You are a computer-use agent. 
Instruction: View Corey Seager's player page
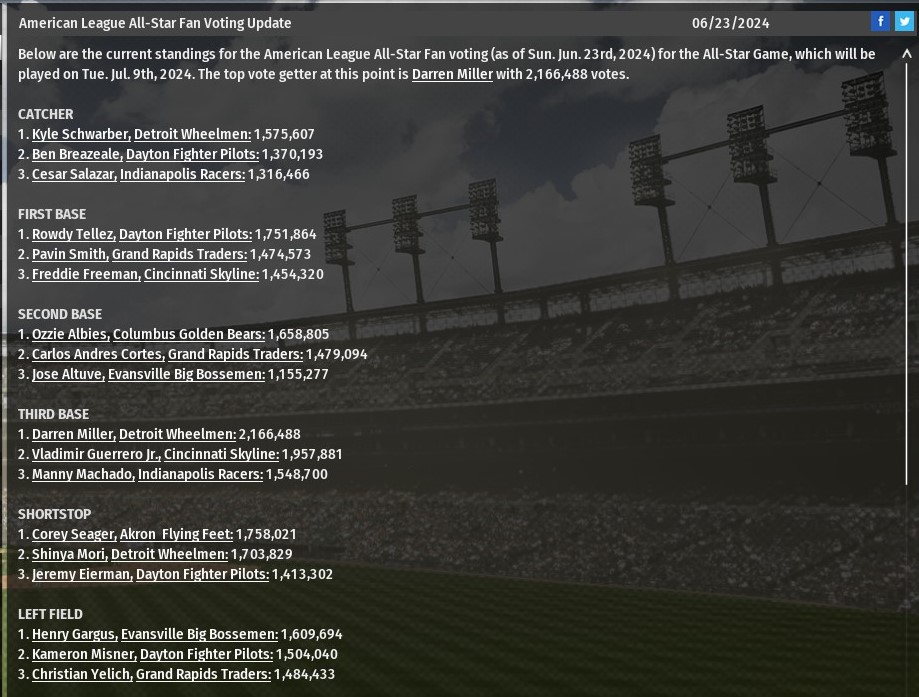pos(74,534)
